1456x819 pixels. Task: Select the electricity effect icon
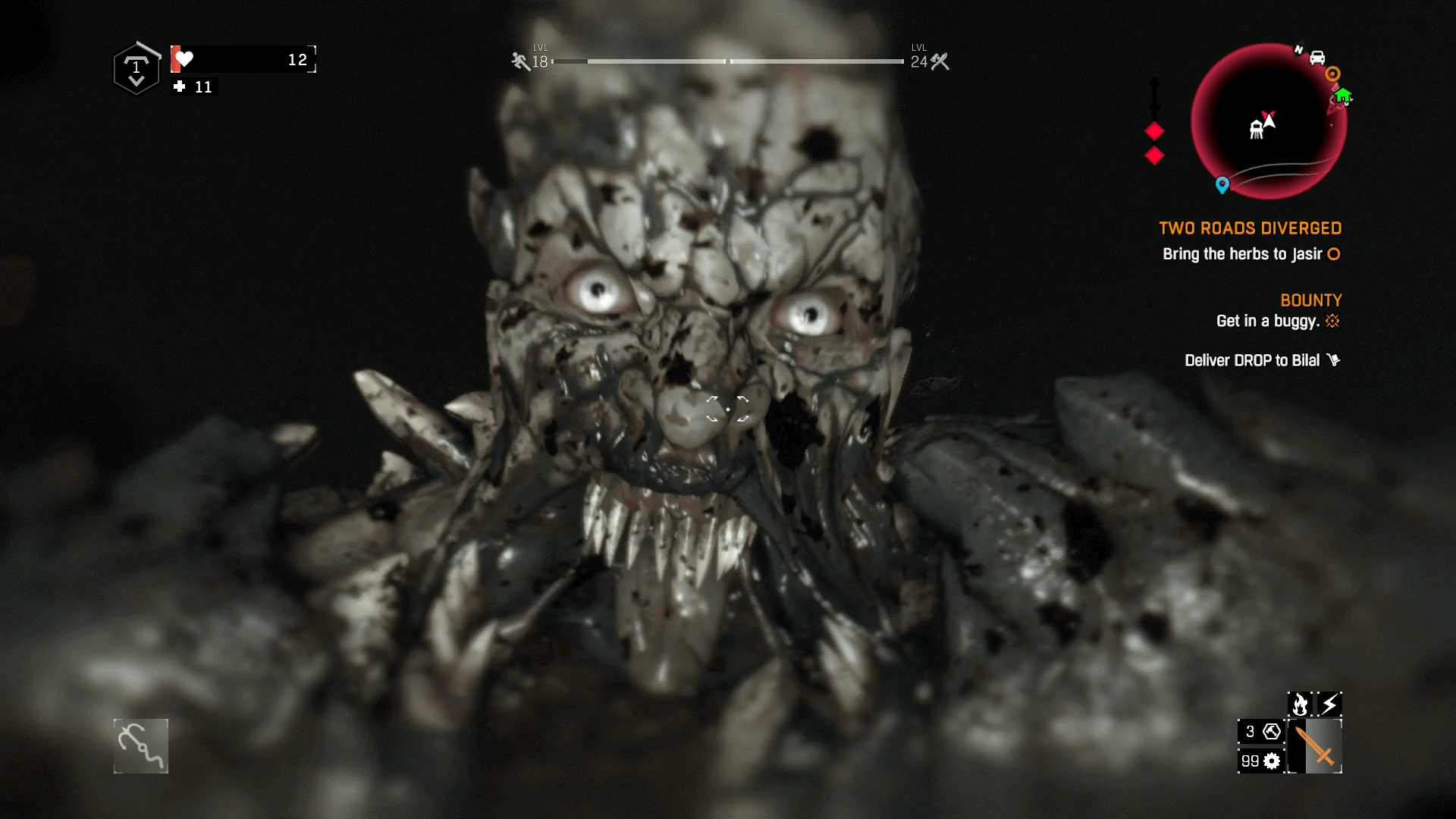[x=1329, y=704]
